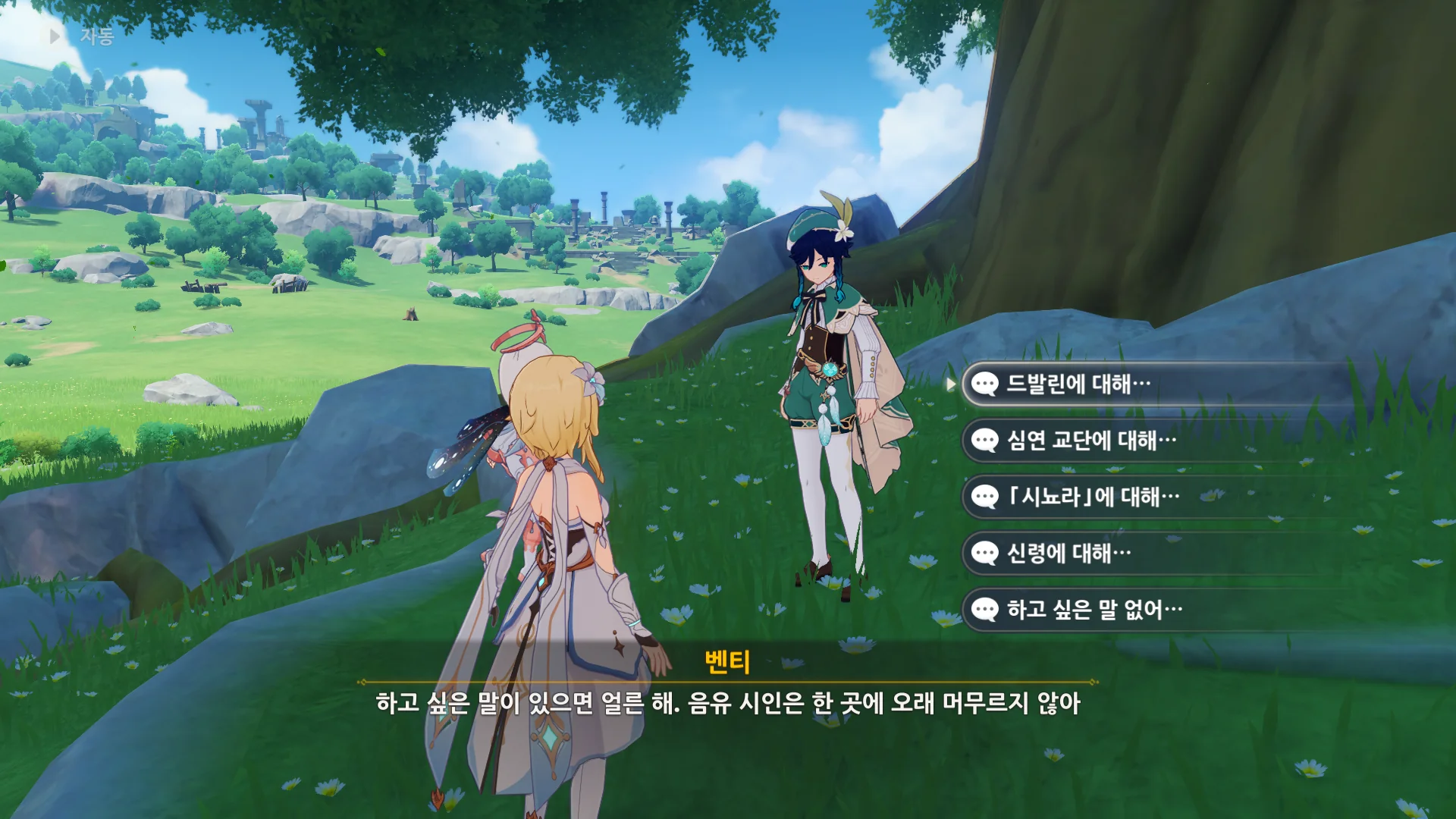Select the 심연 교단에 대해 reply

pos(1090,441)
